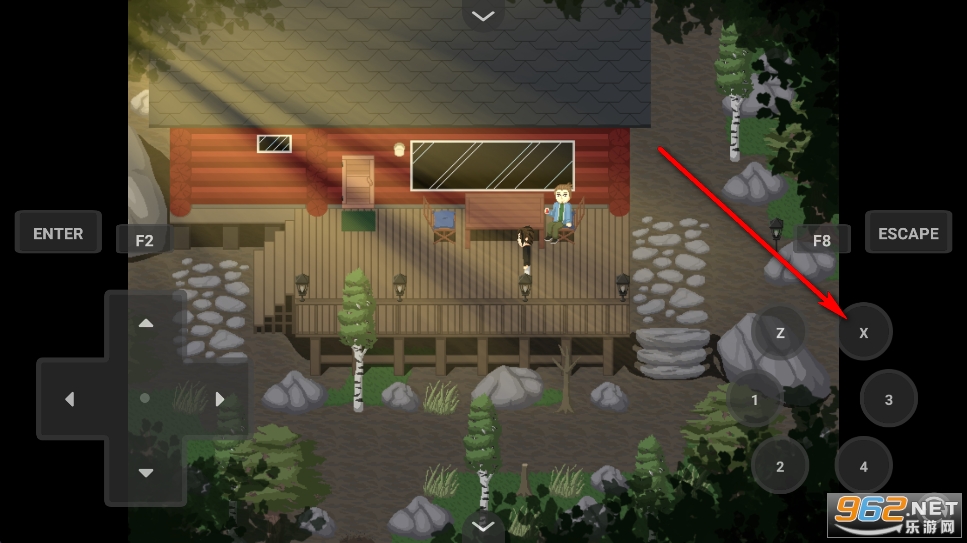Tap the round Z action button
967x543 pixels.
(x=780, y=332)
